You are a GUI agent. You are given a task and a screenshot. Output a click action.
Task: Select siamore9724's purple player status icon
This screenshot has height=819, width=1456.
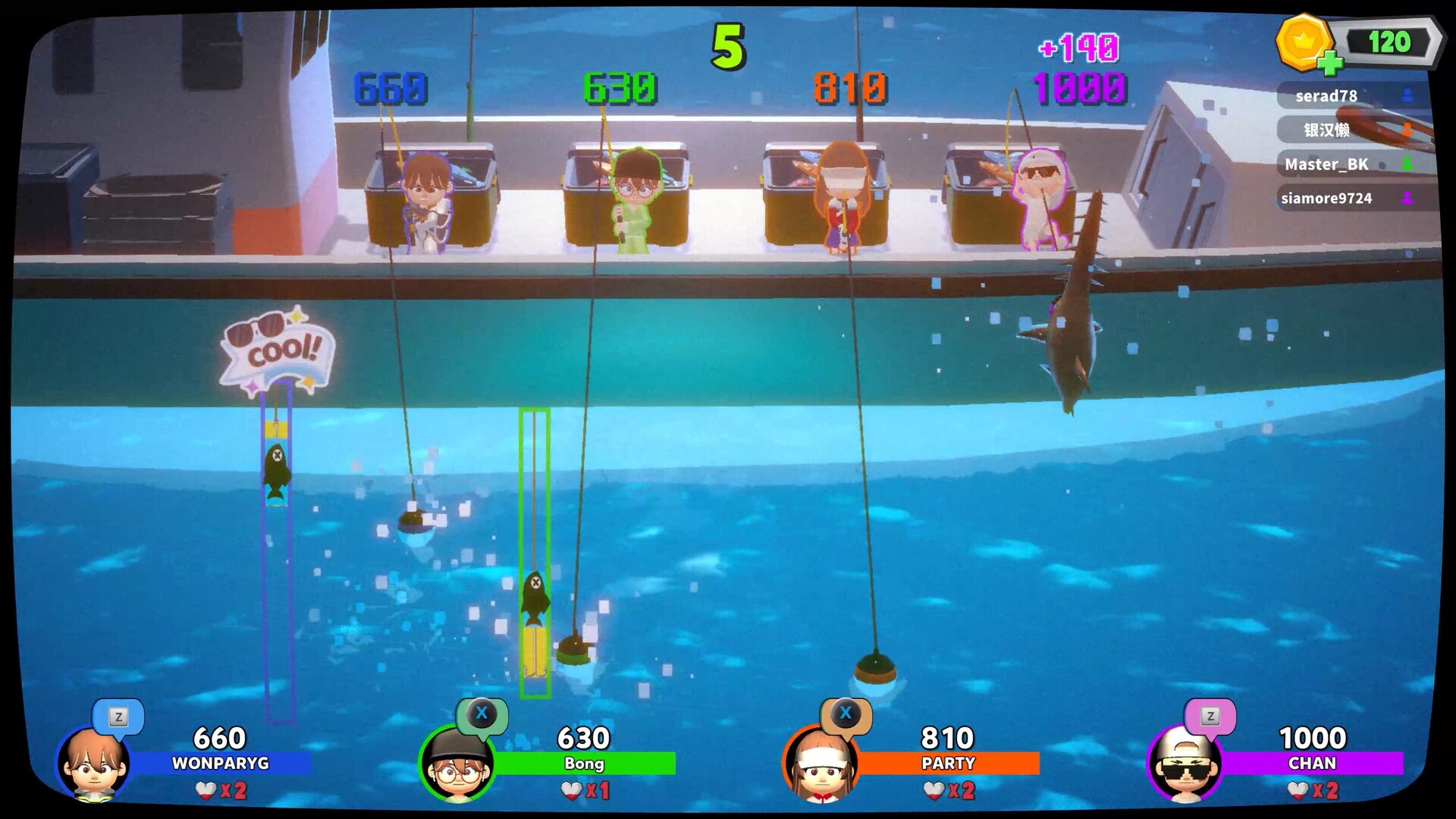coord(1407,198)
